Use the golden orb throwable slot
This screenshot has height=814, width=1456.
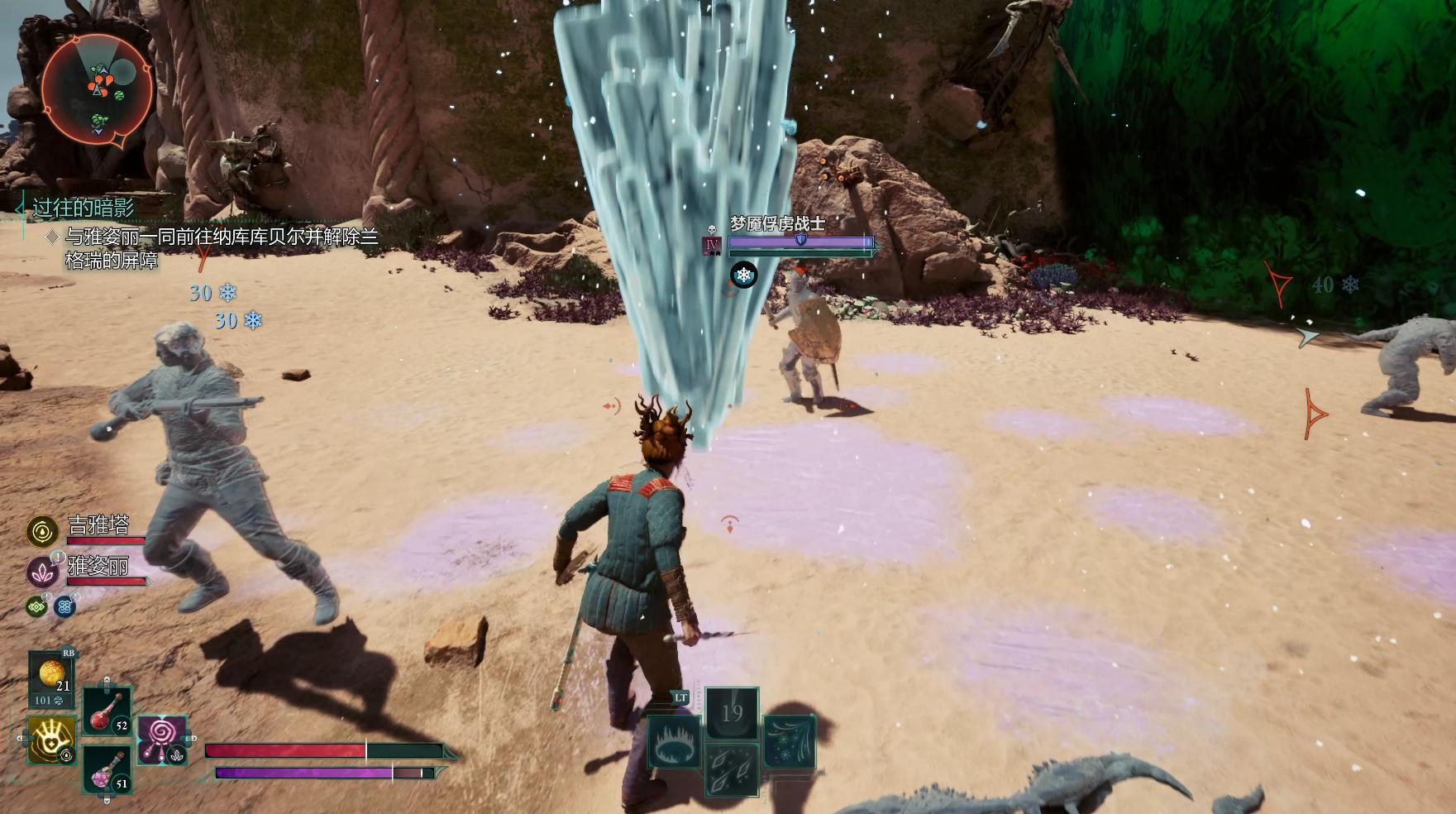pyautogui.click(x=52, y=678)
